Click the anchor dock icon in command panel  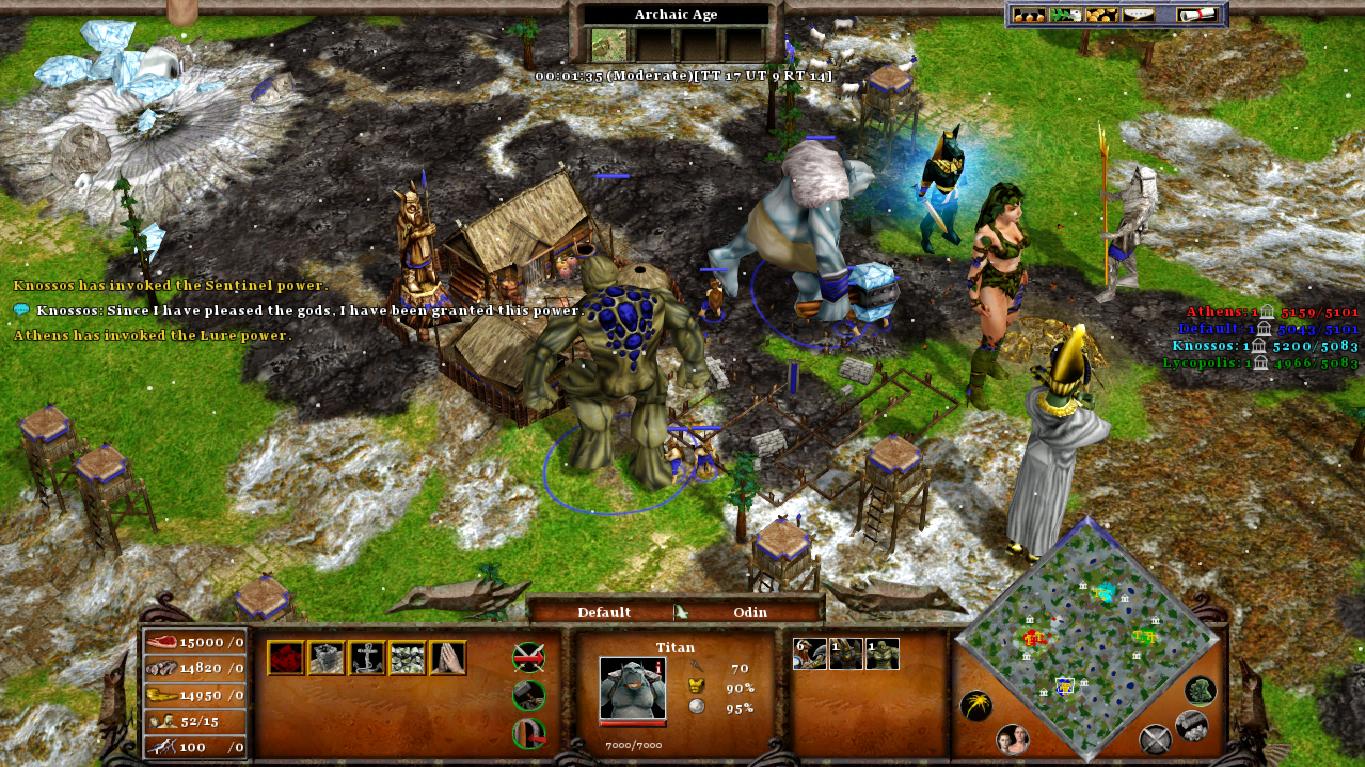[x=368, y=657]
